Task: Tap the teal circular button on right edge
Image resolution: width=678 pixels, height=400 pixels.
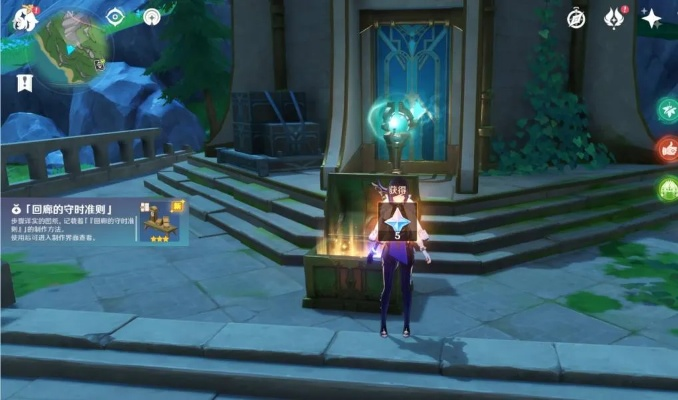Action: [668, 111]
